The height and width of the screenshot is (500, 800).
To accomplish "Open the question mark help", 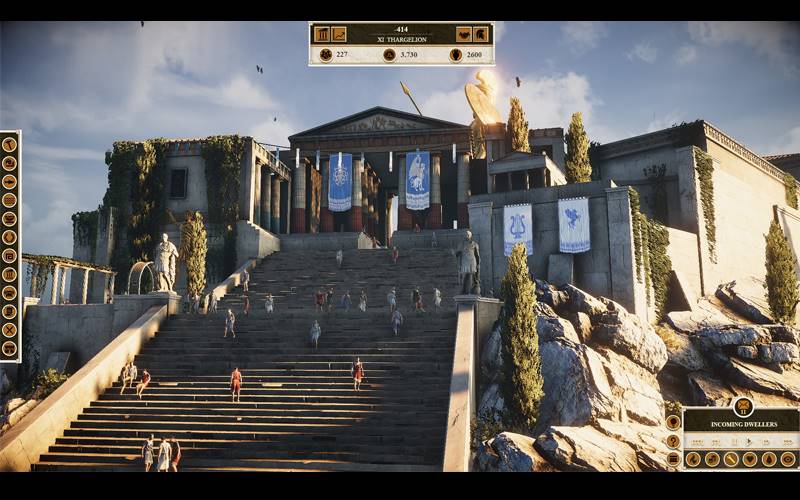I will tap(673, 441).
